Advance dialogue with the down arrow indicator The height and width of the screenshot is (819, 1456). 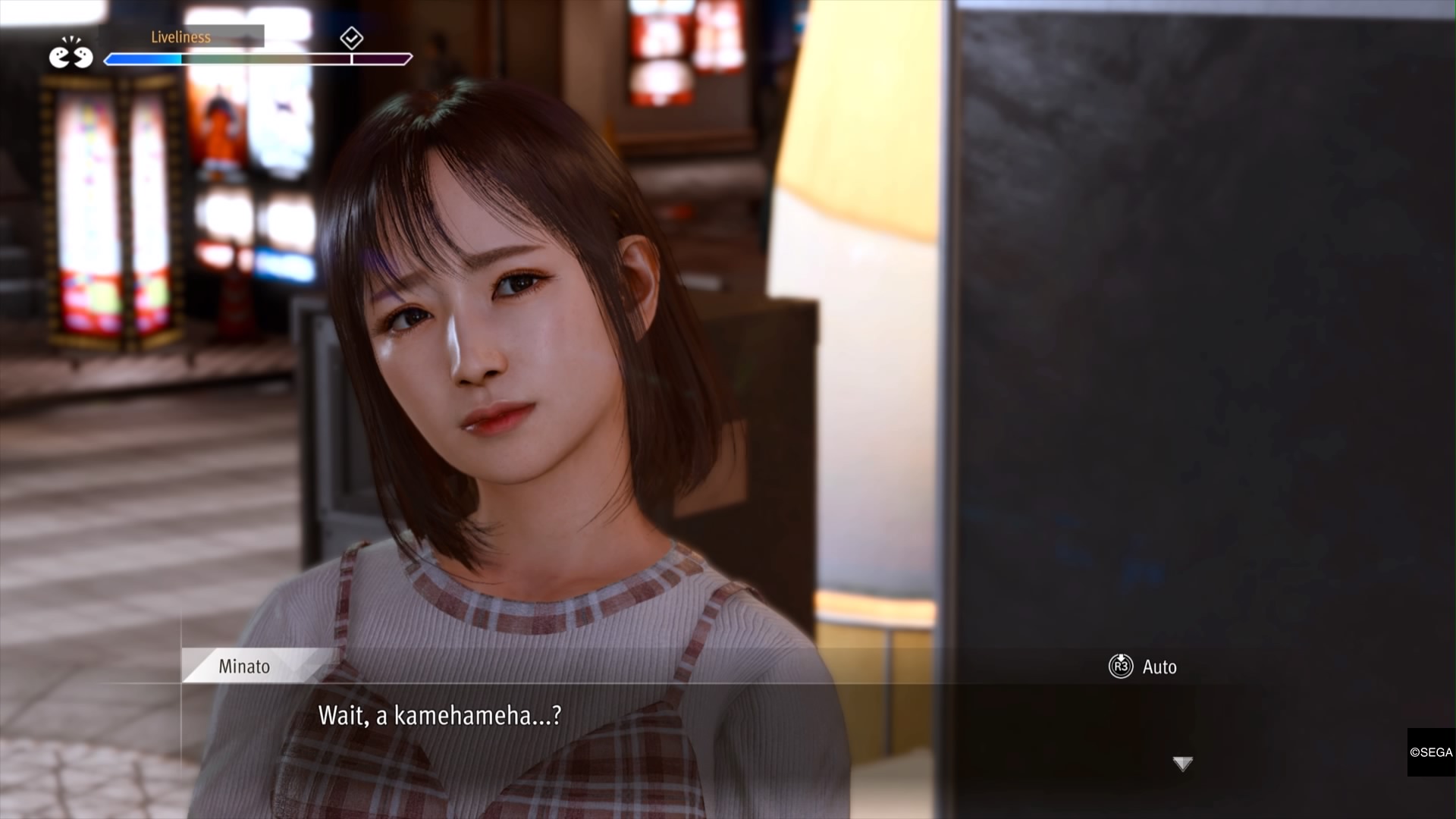[1182, 763]
